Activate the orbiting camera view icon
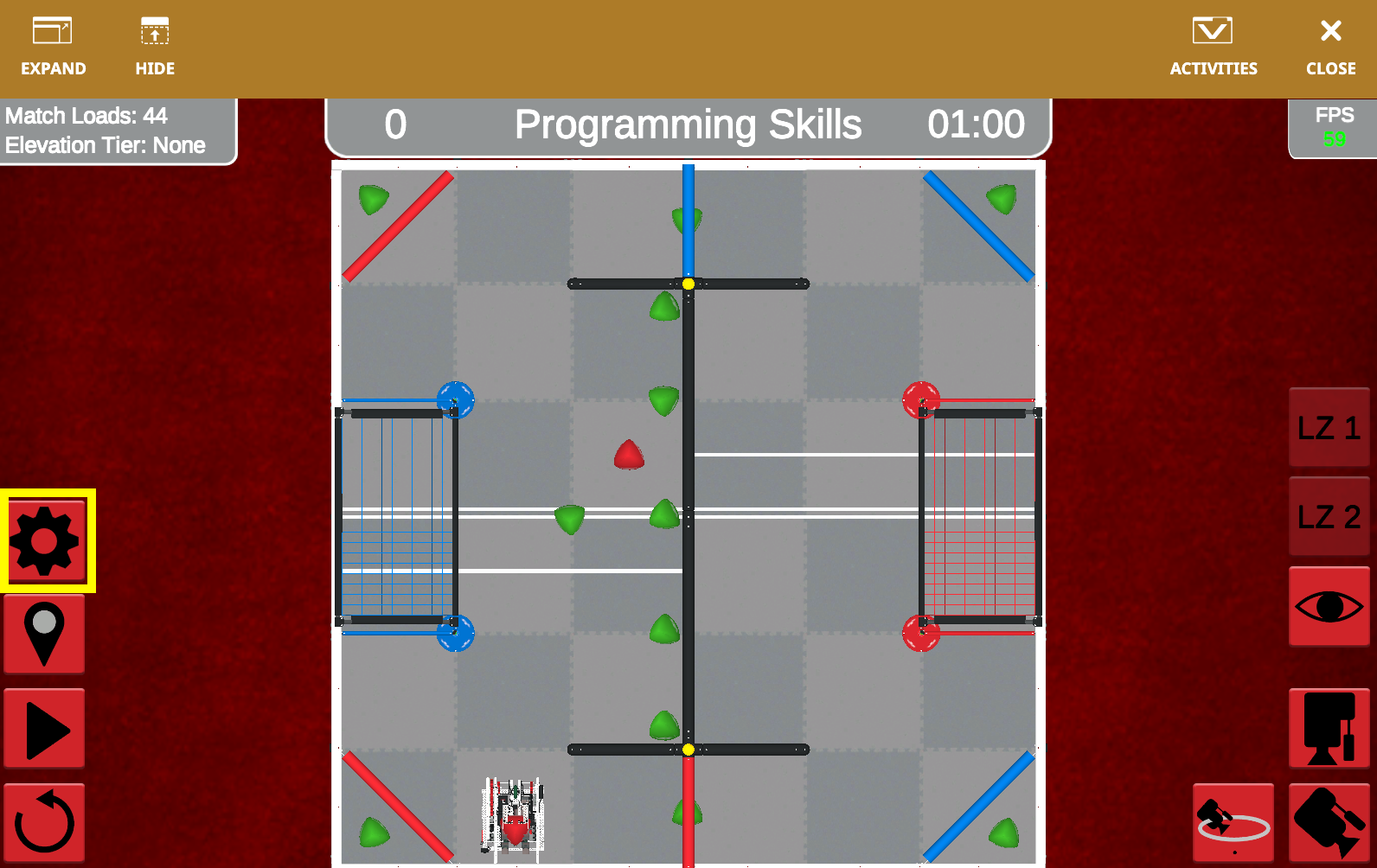Screen dimensions: 1377x868 1233,821
